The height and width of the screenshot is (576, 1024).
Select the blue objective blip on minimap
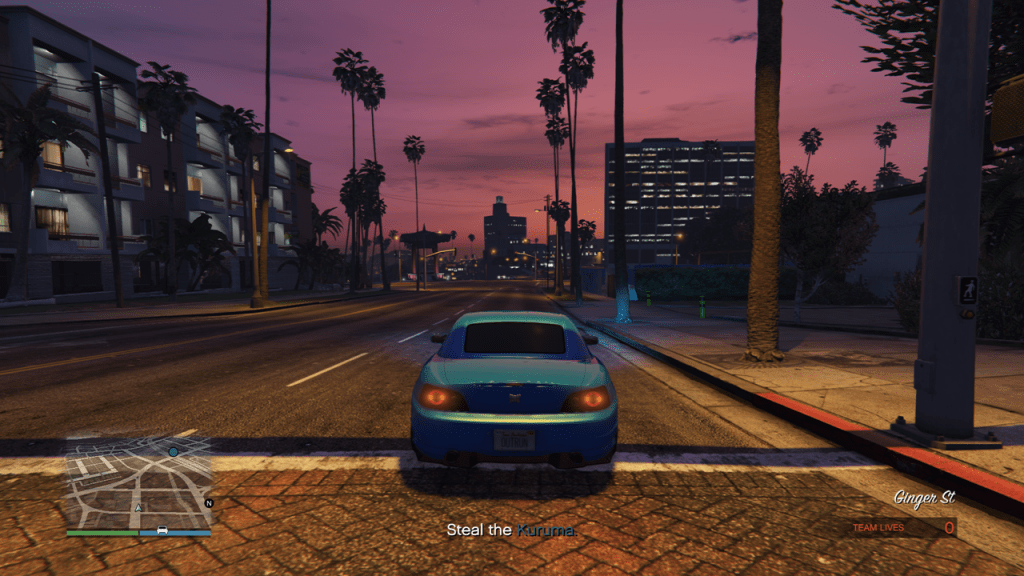173,452
